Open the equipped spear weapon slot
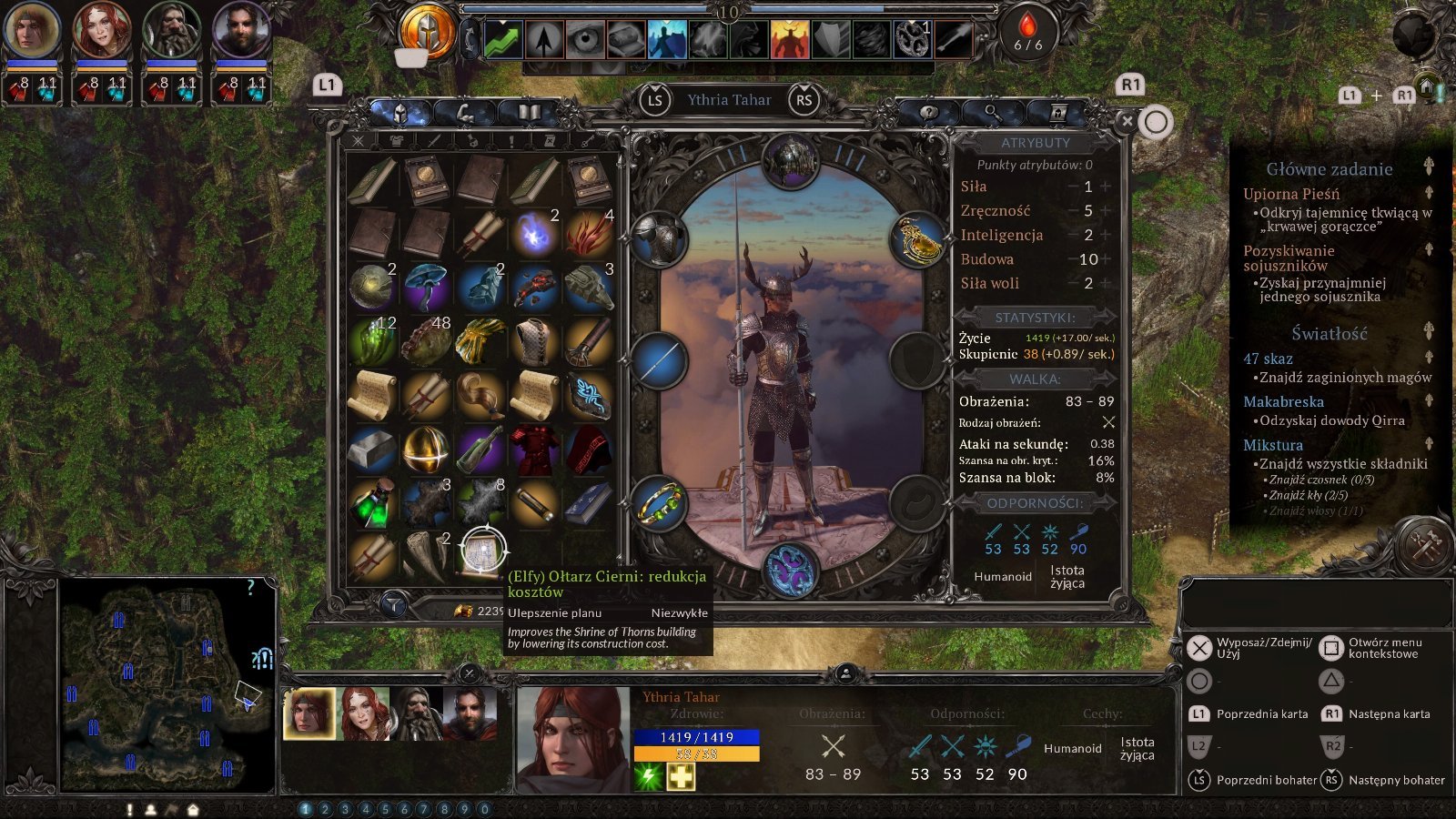Image resolution: width=1456 pixels, height=819 pixels. click(x=658, y=360)
